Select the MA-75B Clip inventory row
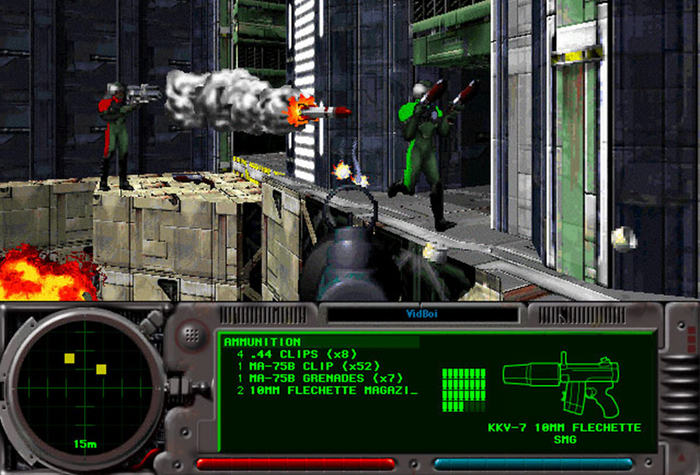The height and width of the screenshot is (475, 700). click(304, 366)
